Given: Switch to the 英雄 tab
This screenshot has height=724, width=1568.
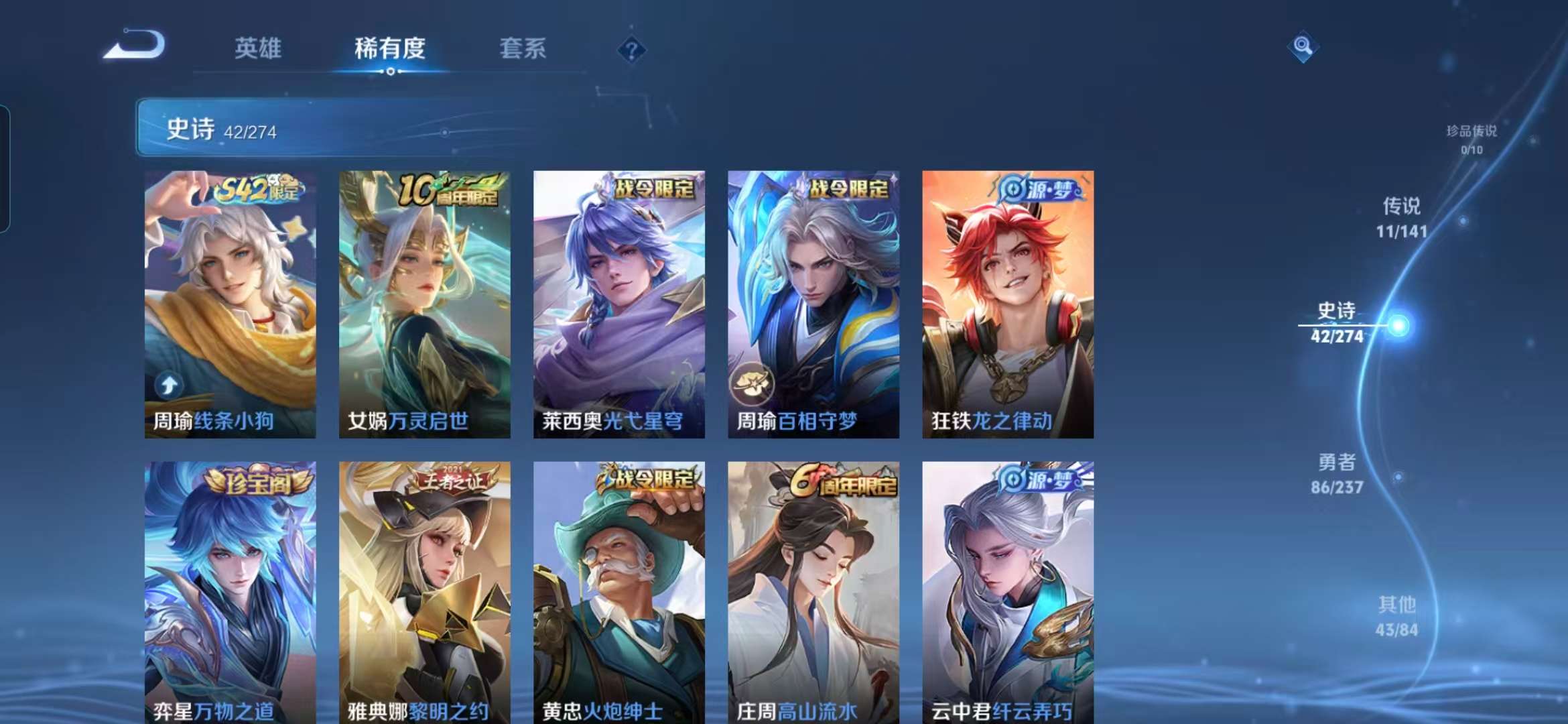Looking at the screenshot, I should point(257,48).
